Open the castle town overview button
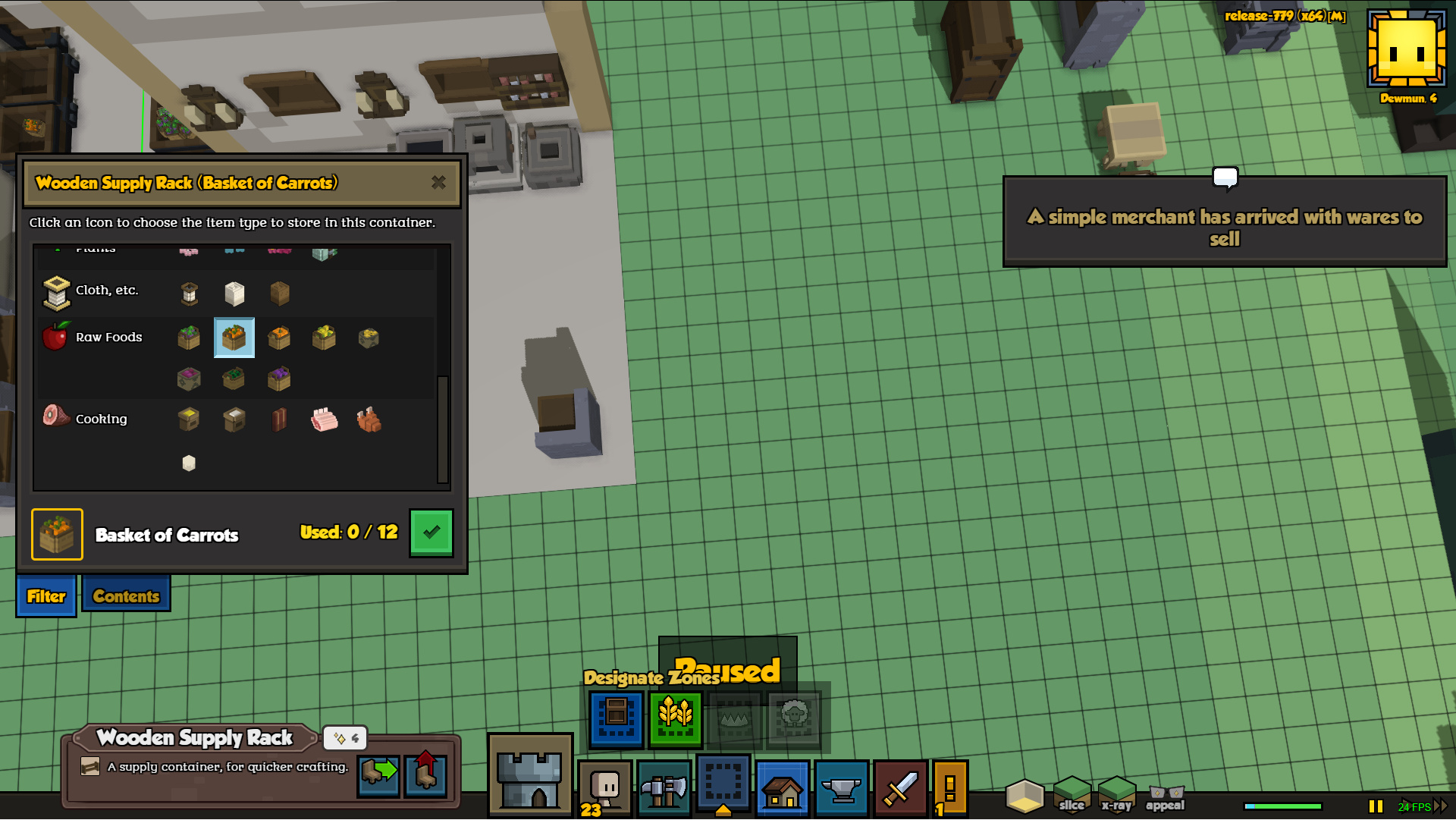This screenshot has width=1456, height=820. (530, 775)
